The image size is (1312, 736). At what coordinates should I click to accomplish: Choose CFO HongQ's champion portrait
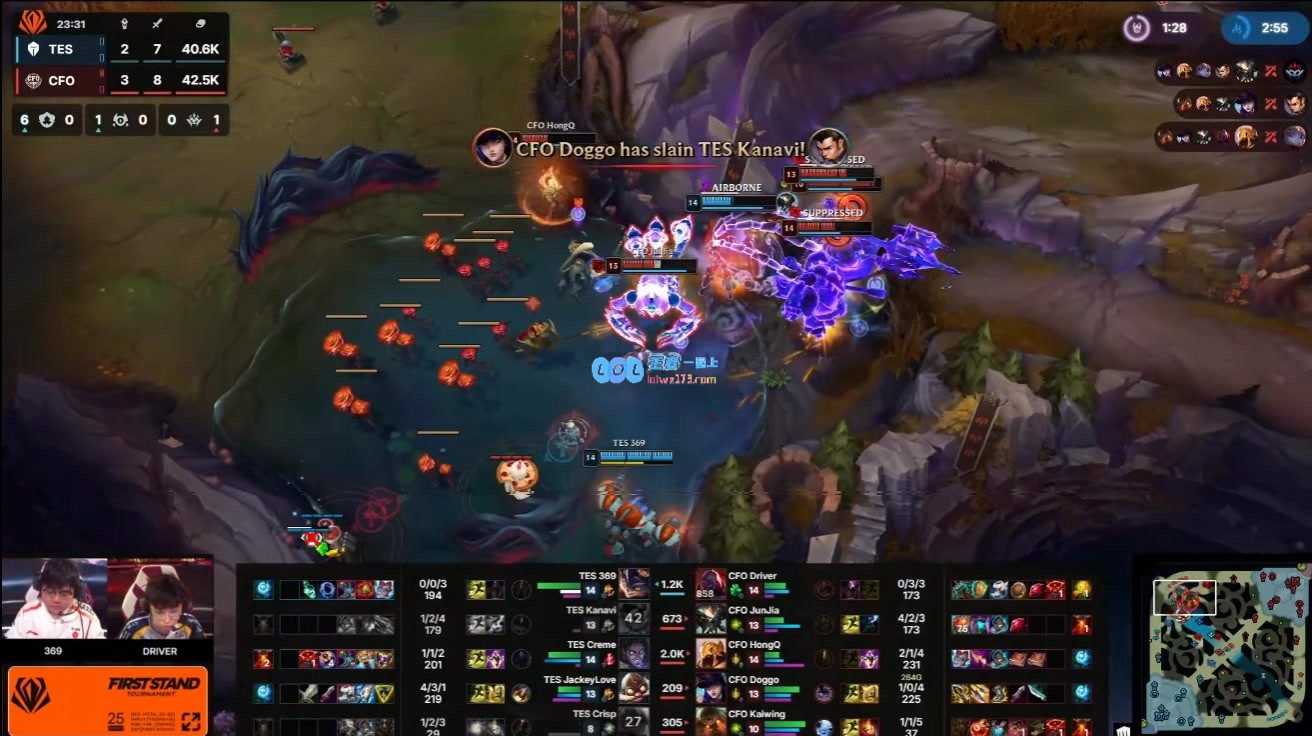click(x=711, y=654)
